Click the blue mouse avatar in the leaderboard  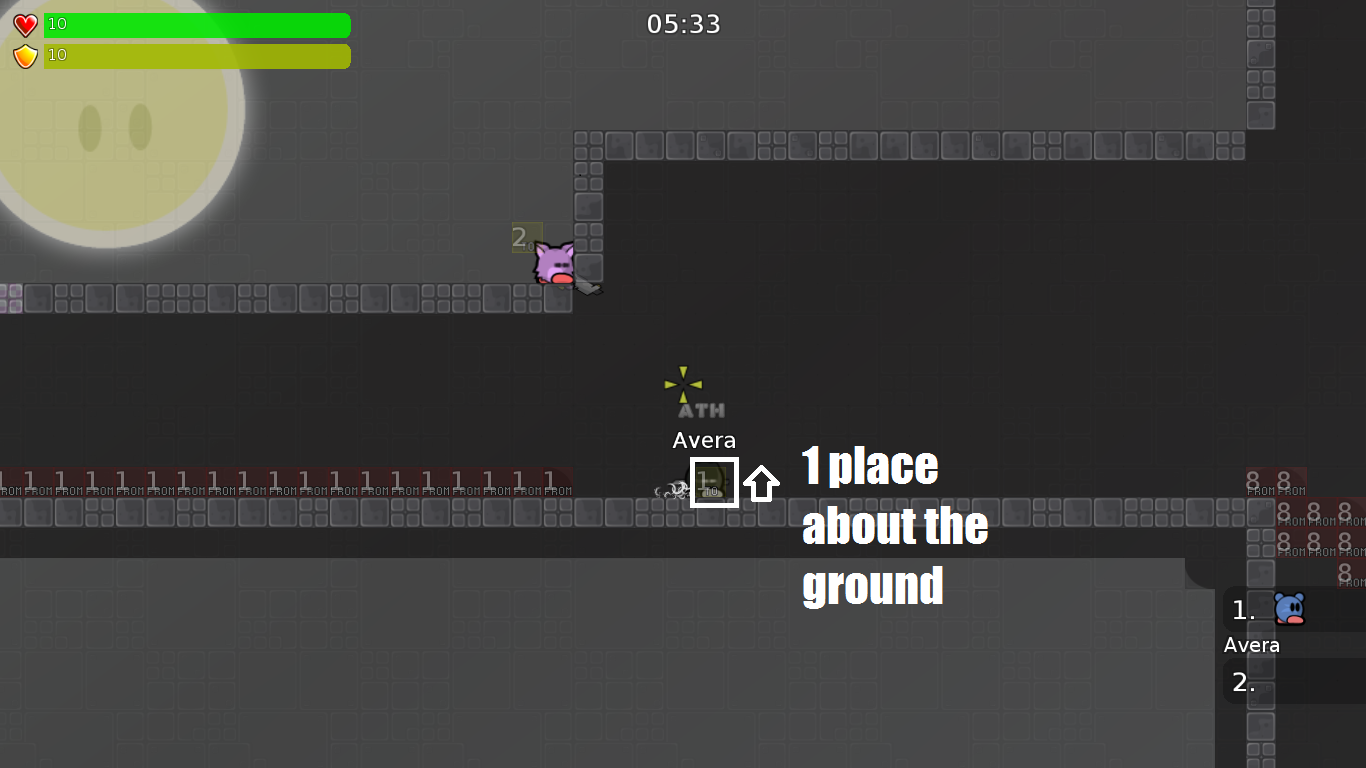[1287, 610]
